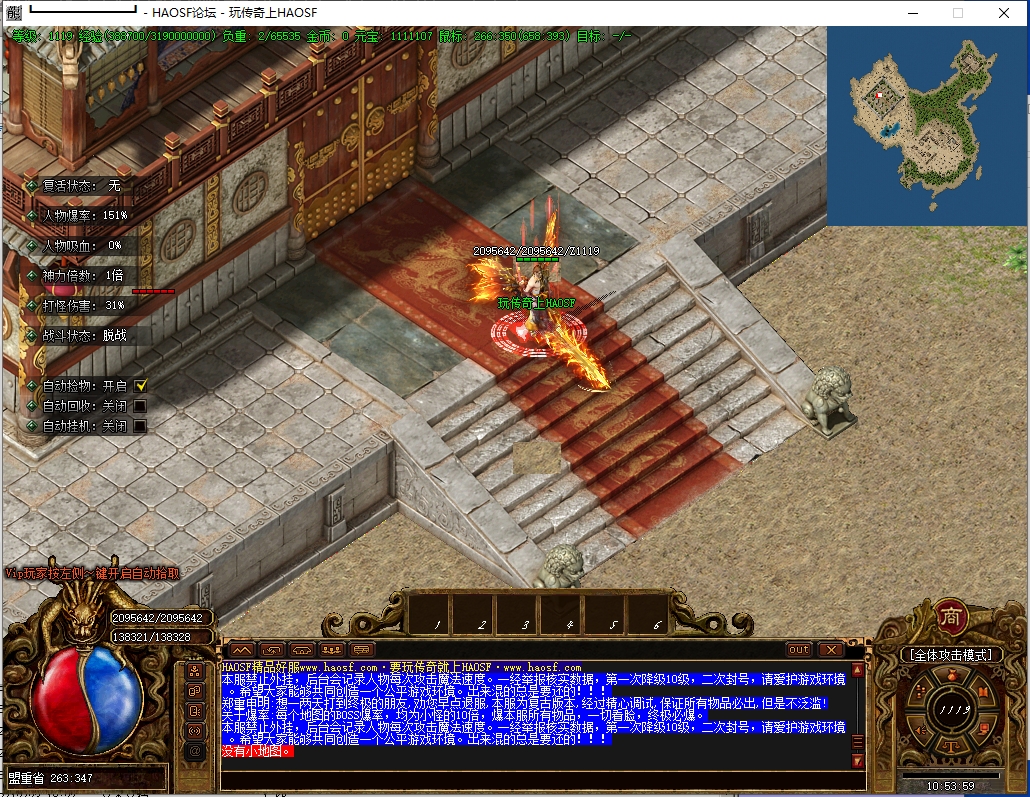1030x797 pixels.
Task: Select the mountain-shaped chat toolbar button
Action: [243, 650]
